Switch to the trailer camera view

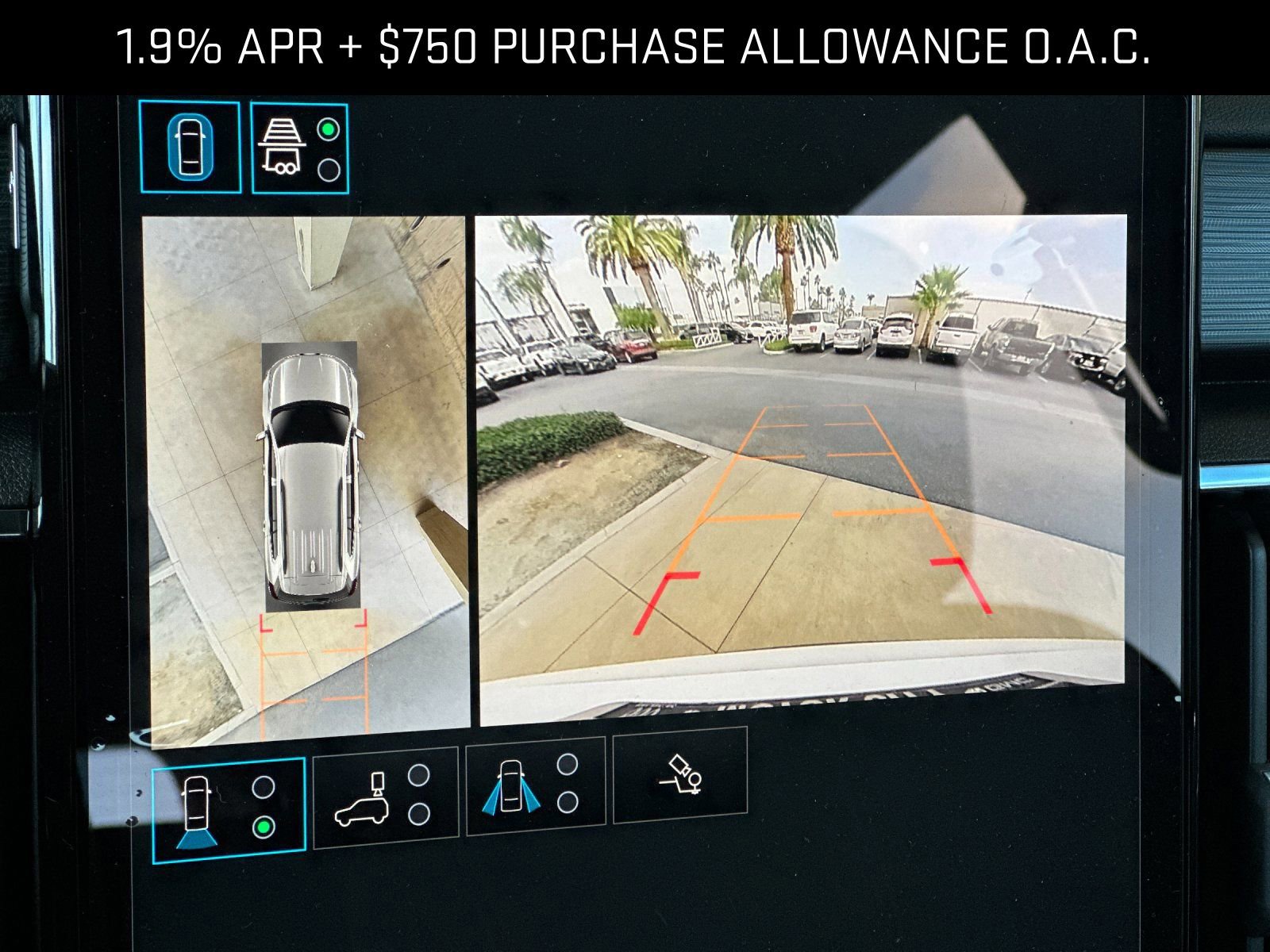tap(299, 148)
